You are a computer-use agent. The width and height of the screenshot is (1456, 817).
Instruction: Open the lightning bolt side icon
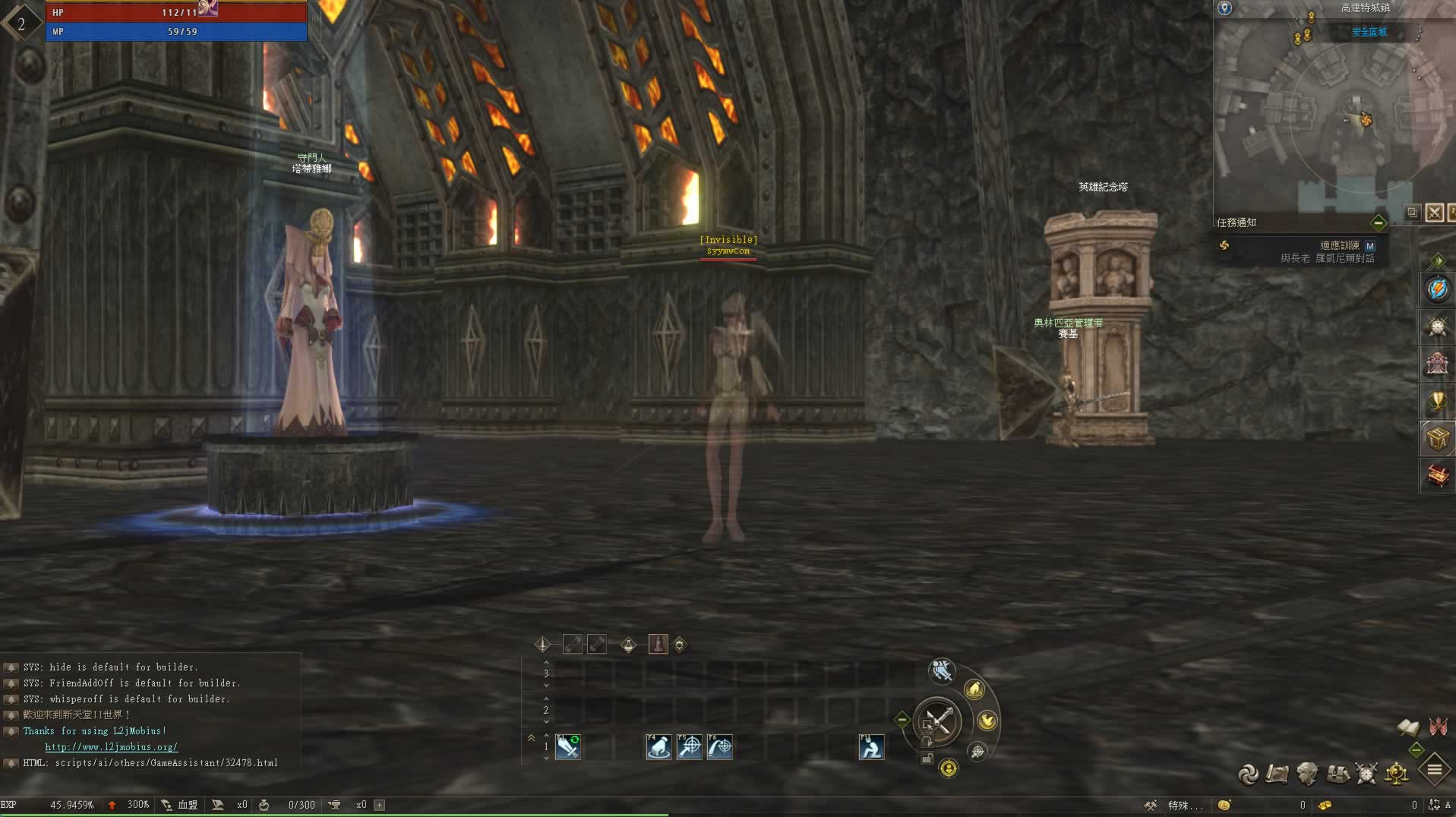(1437, 289)
